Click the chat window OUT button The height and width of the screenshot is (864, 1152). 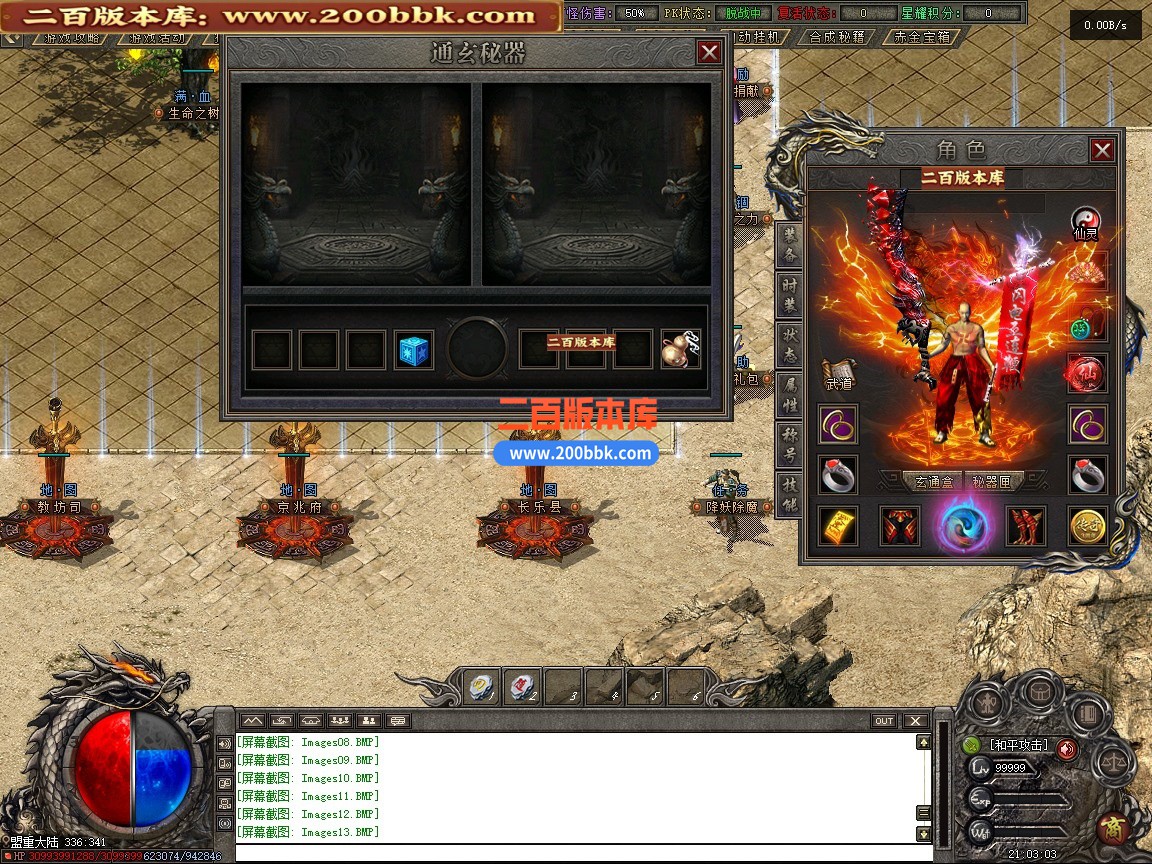point(884,721)
